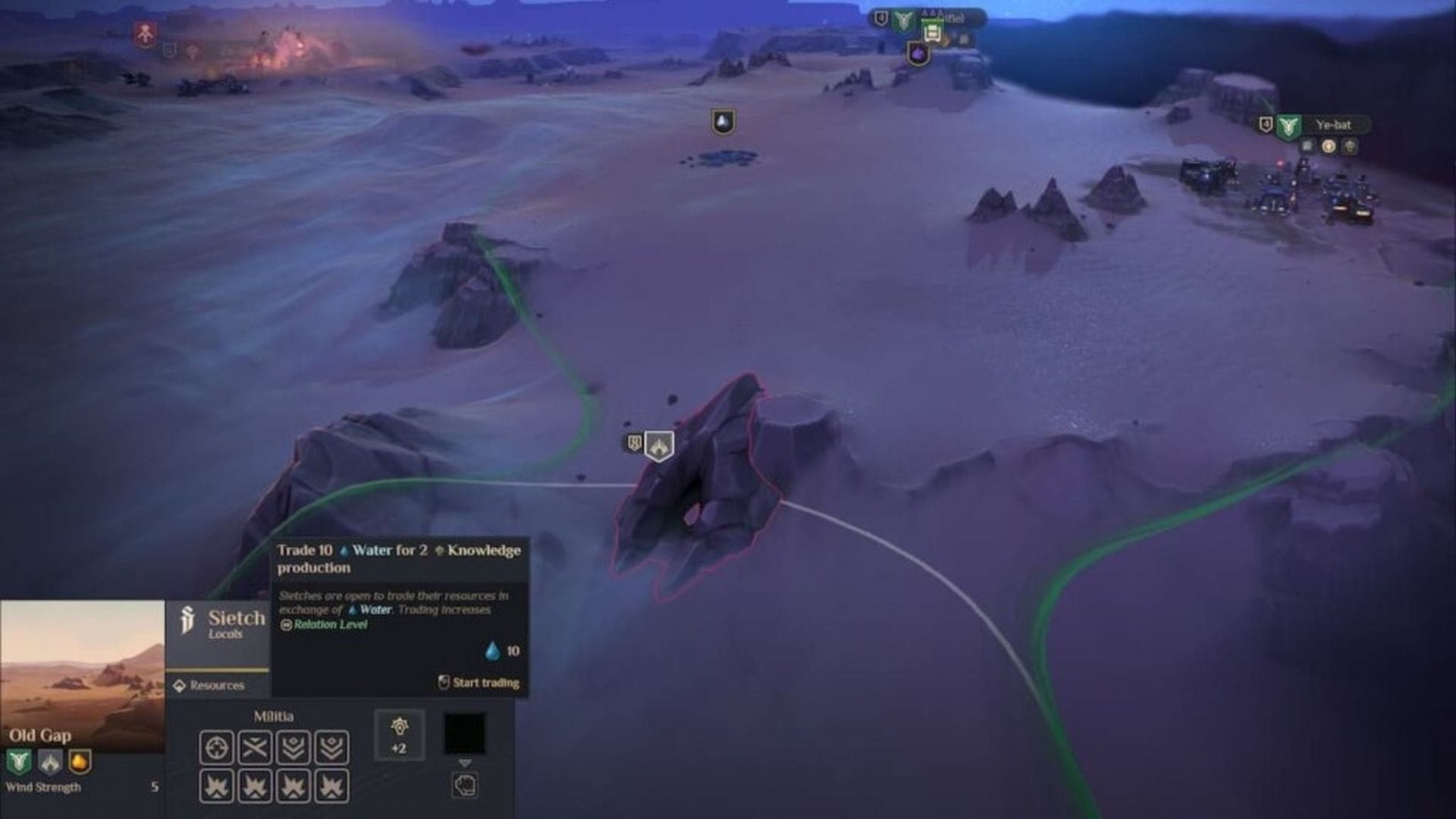Viewport: 1456px width, 819px height.
Task: Click the purple spice shield marker near the top village
Action: point(920,53)
